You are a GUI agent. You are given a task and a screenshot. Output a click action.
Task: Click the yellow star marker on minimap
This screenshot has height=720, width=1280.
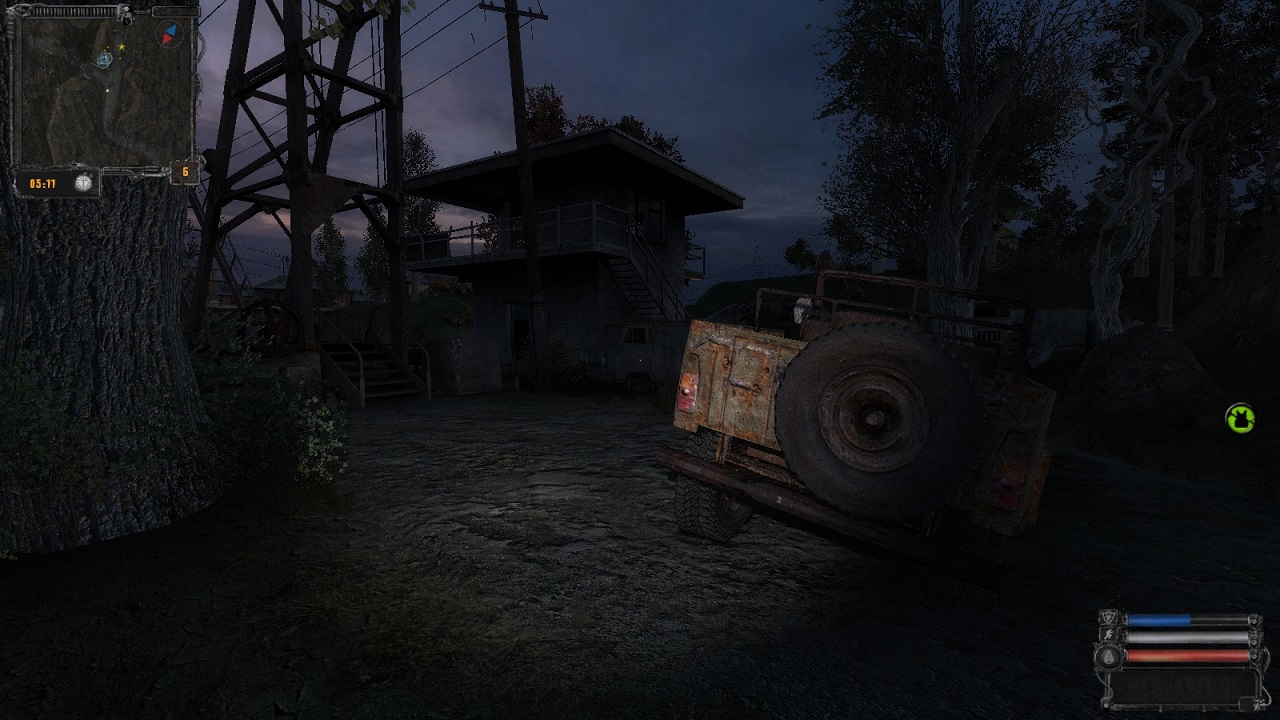122,46
